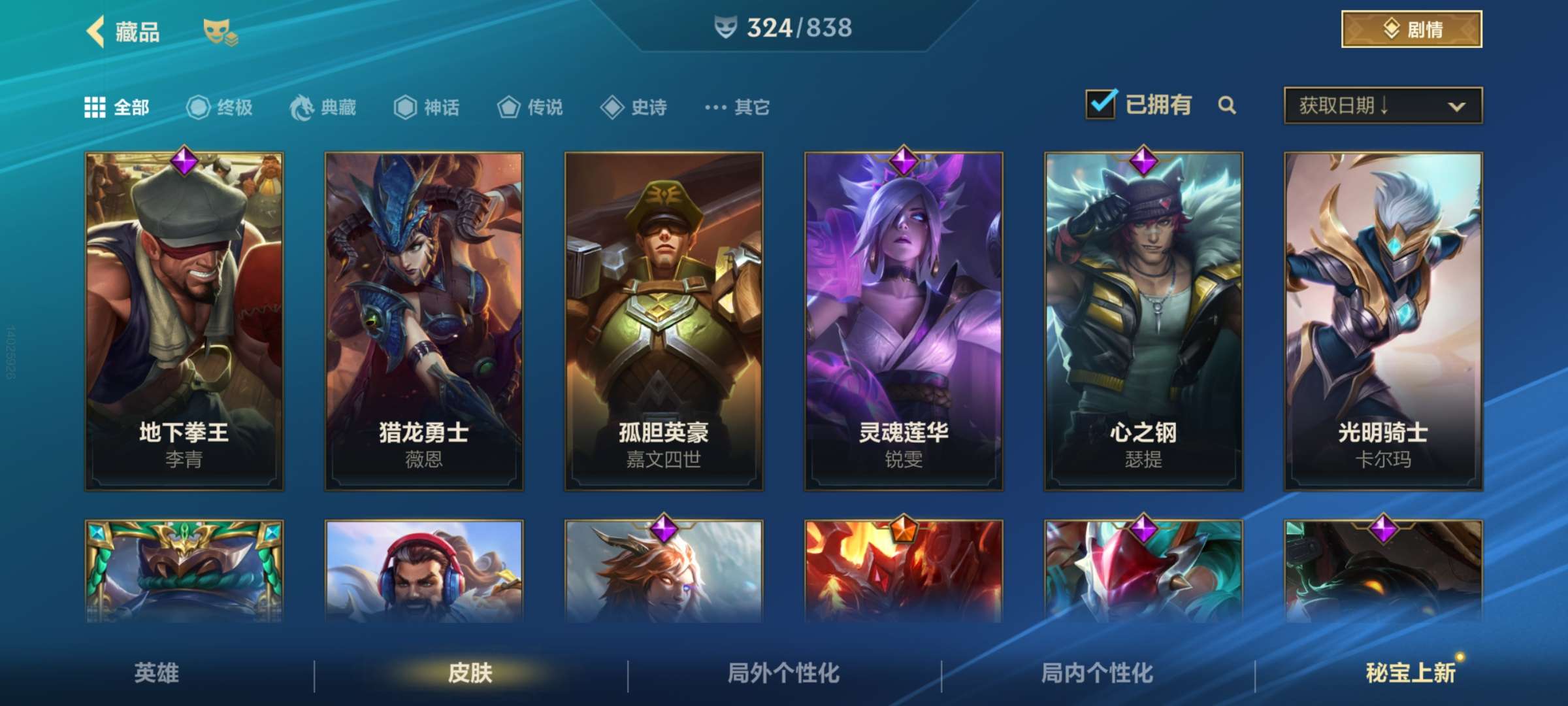Click the mask icon next to 324/838 count

(x=727, y=28)
